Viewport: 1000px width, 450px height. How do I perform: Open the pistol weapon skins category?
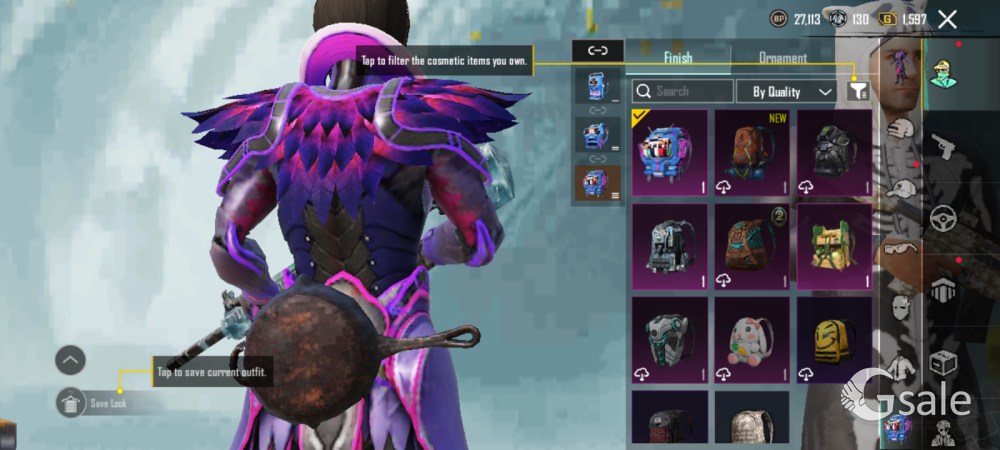pyautogui.click(x=943, y=147)
